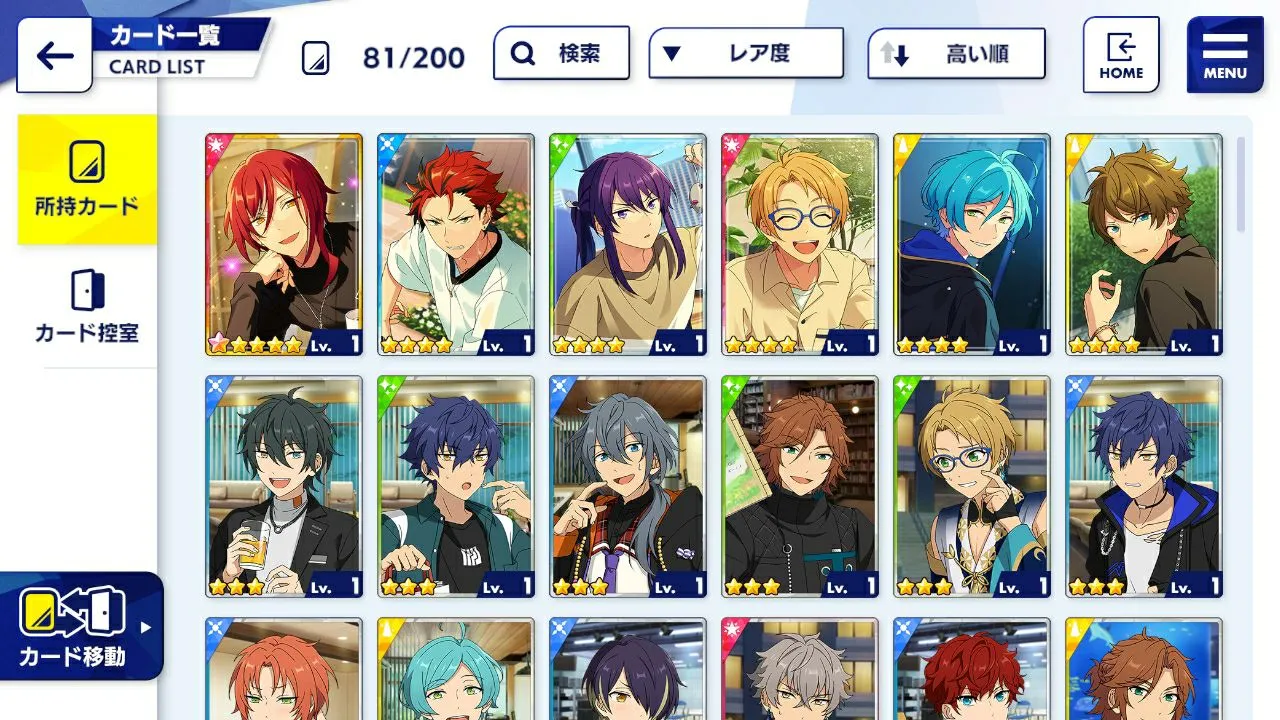This screenshot has height=720, width=1280.
Task: Open the レア度 sort dropdown
Action: [745, 53]
